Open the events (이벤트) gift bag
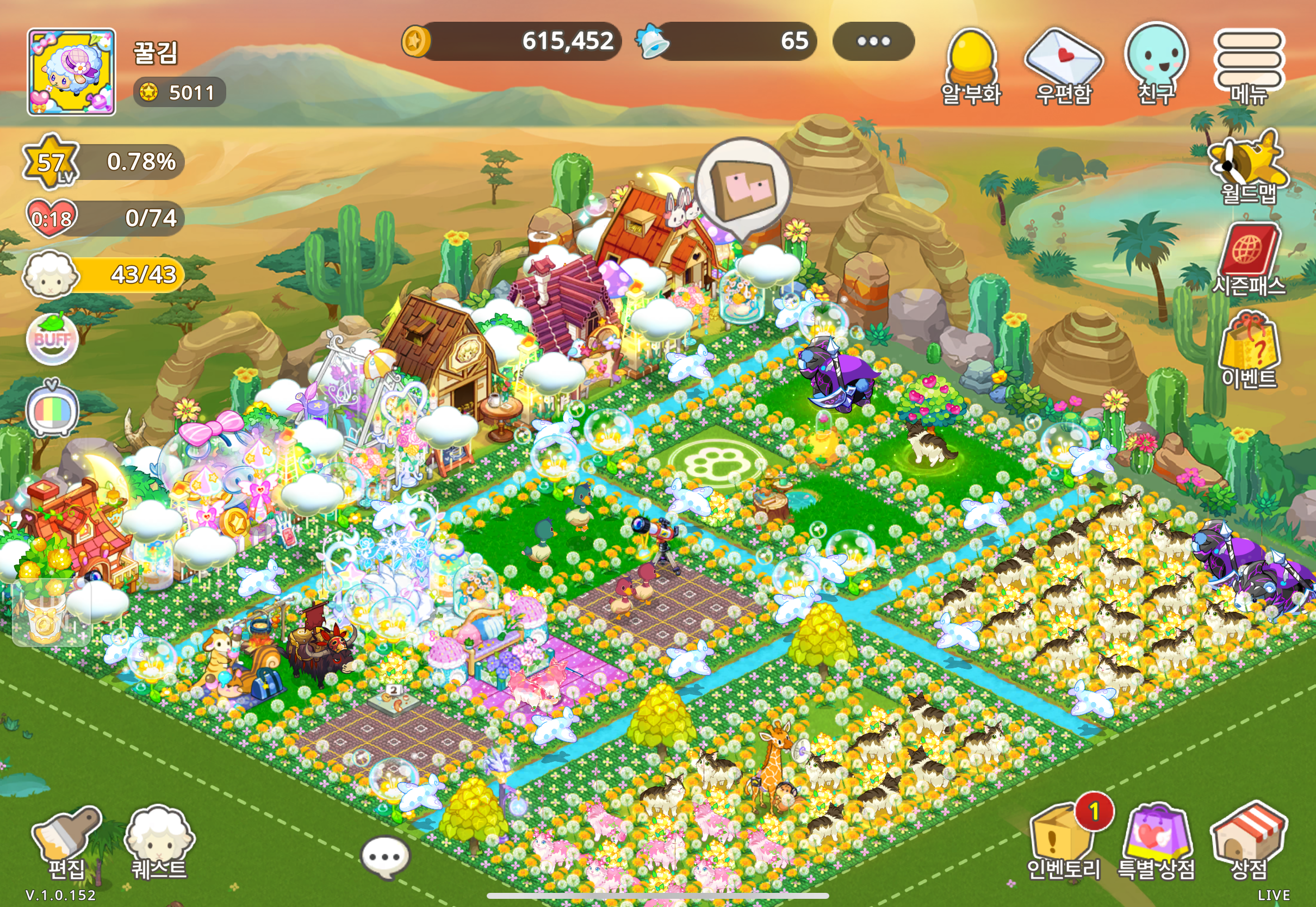This screenshot has height=907, width=1316. (x=1249, y=351)
